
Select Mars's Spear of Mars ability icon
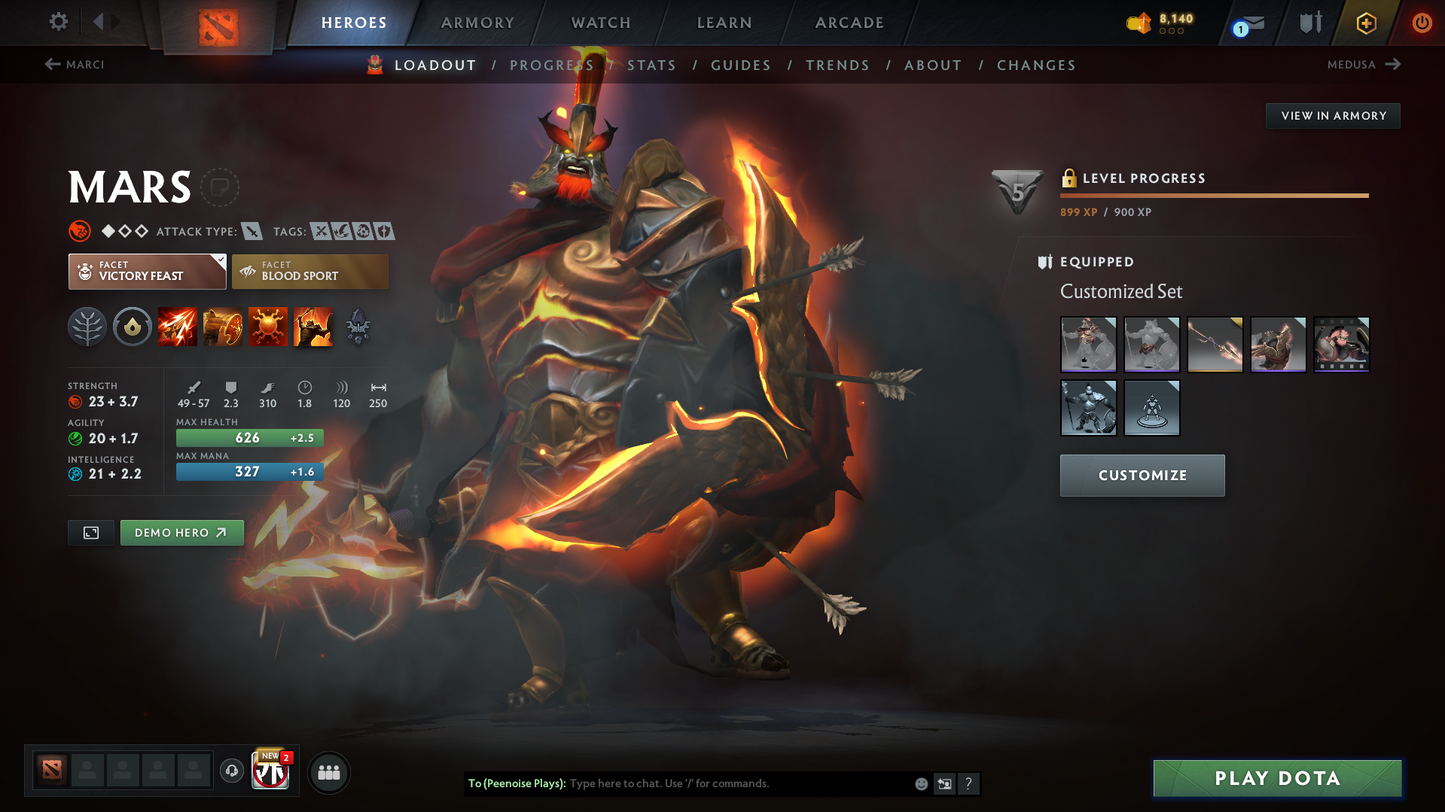pyautogui.click(x=177, y=327)
